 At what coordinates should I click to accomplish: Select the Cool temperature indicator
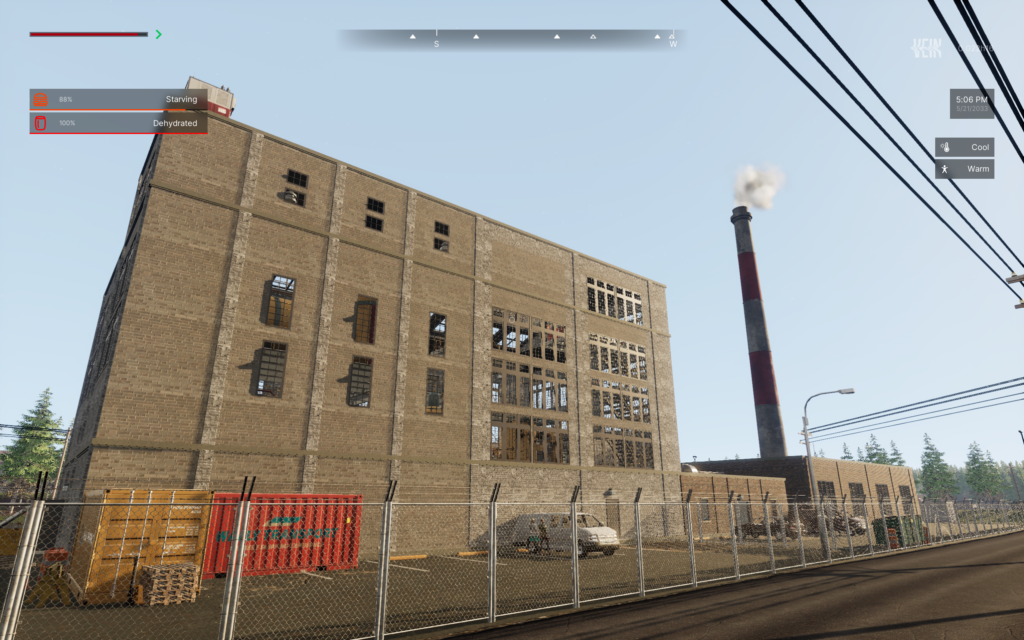[x=964, y=147]
